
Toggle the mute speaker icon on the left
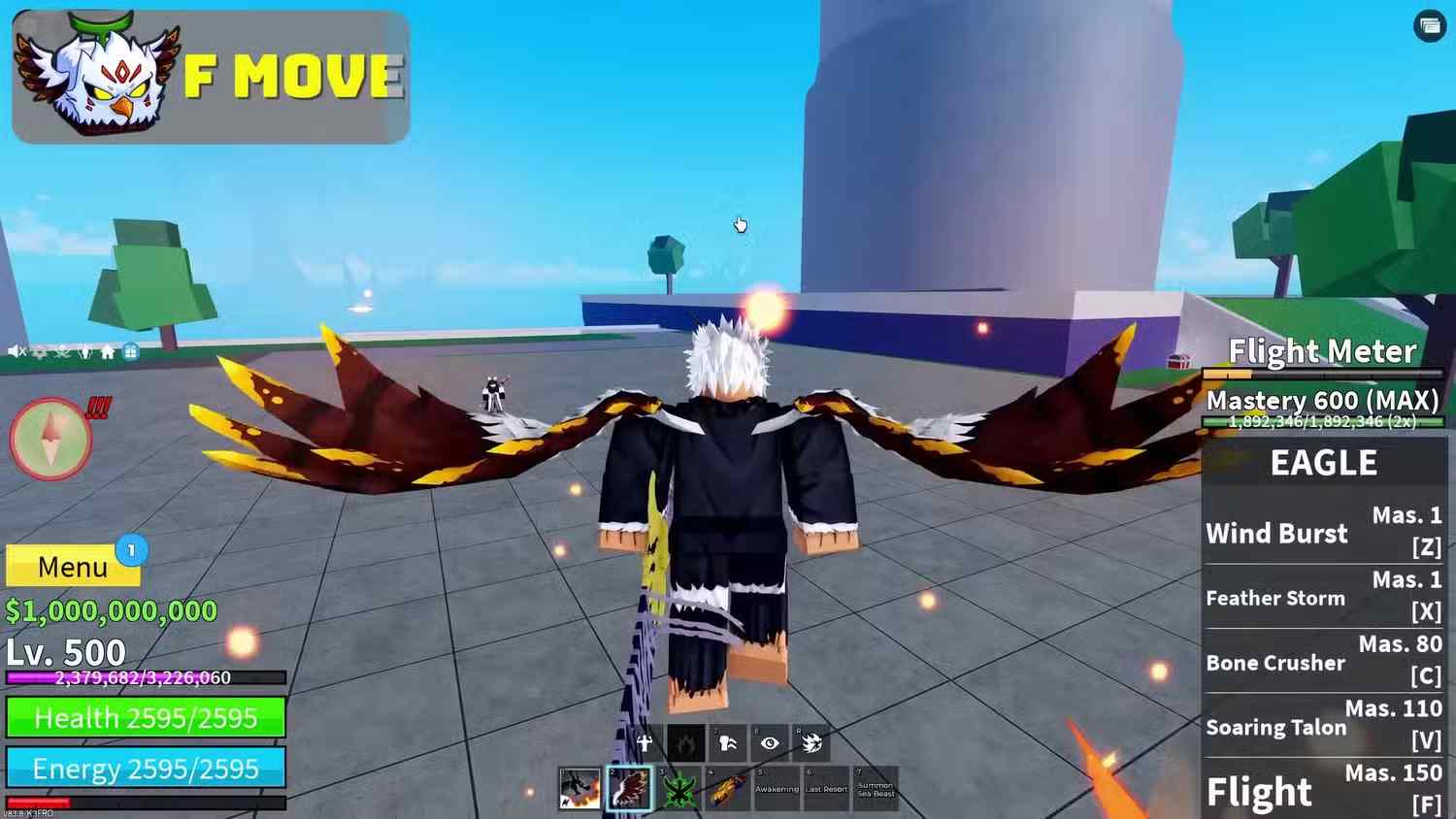[x=14, y=352]
